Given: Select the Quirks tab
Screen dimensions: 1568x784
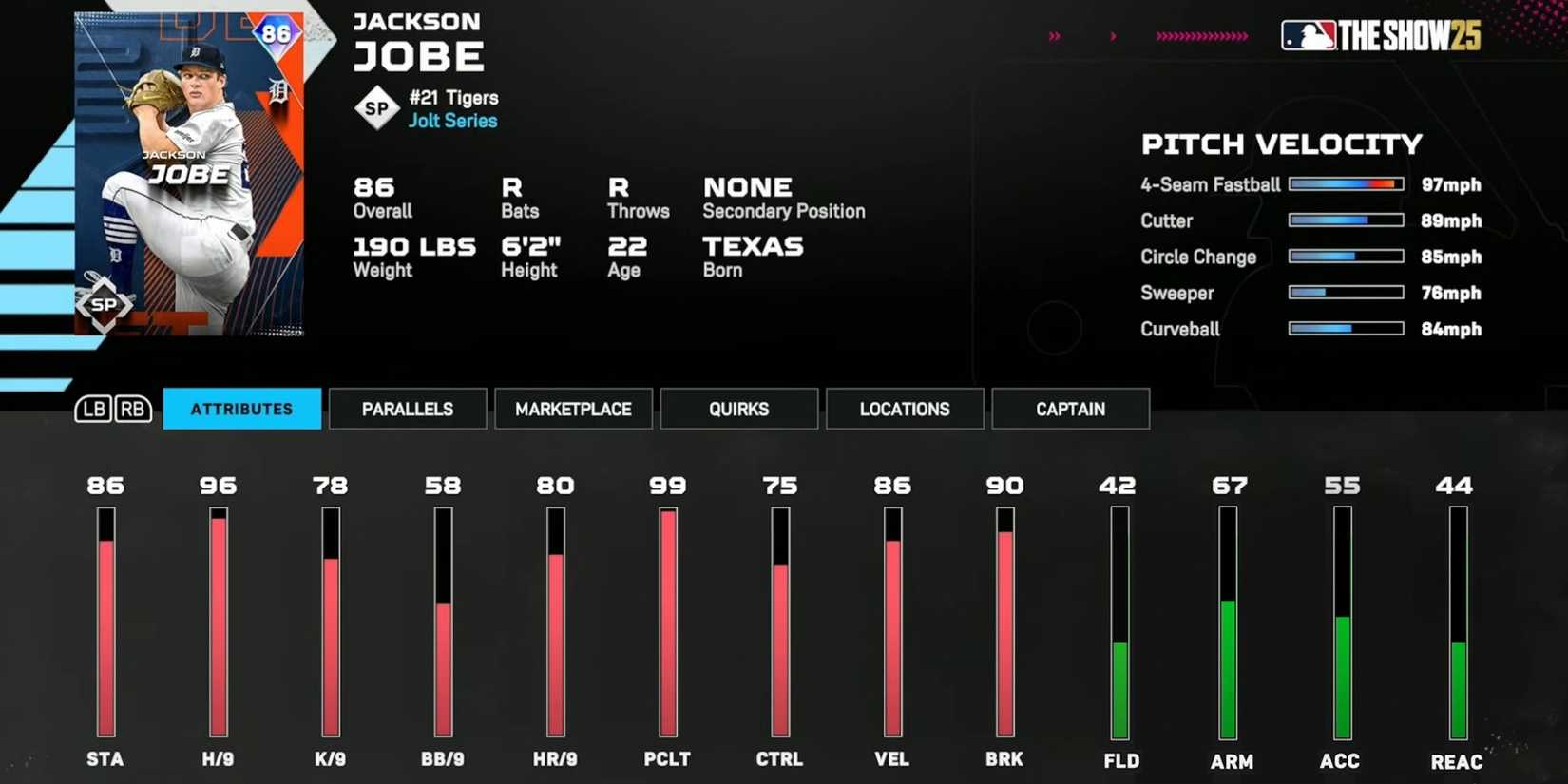Looking at the screenshot, I should (739, 409).
